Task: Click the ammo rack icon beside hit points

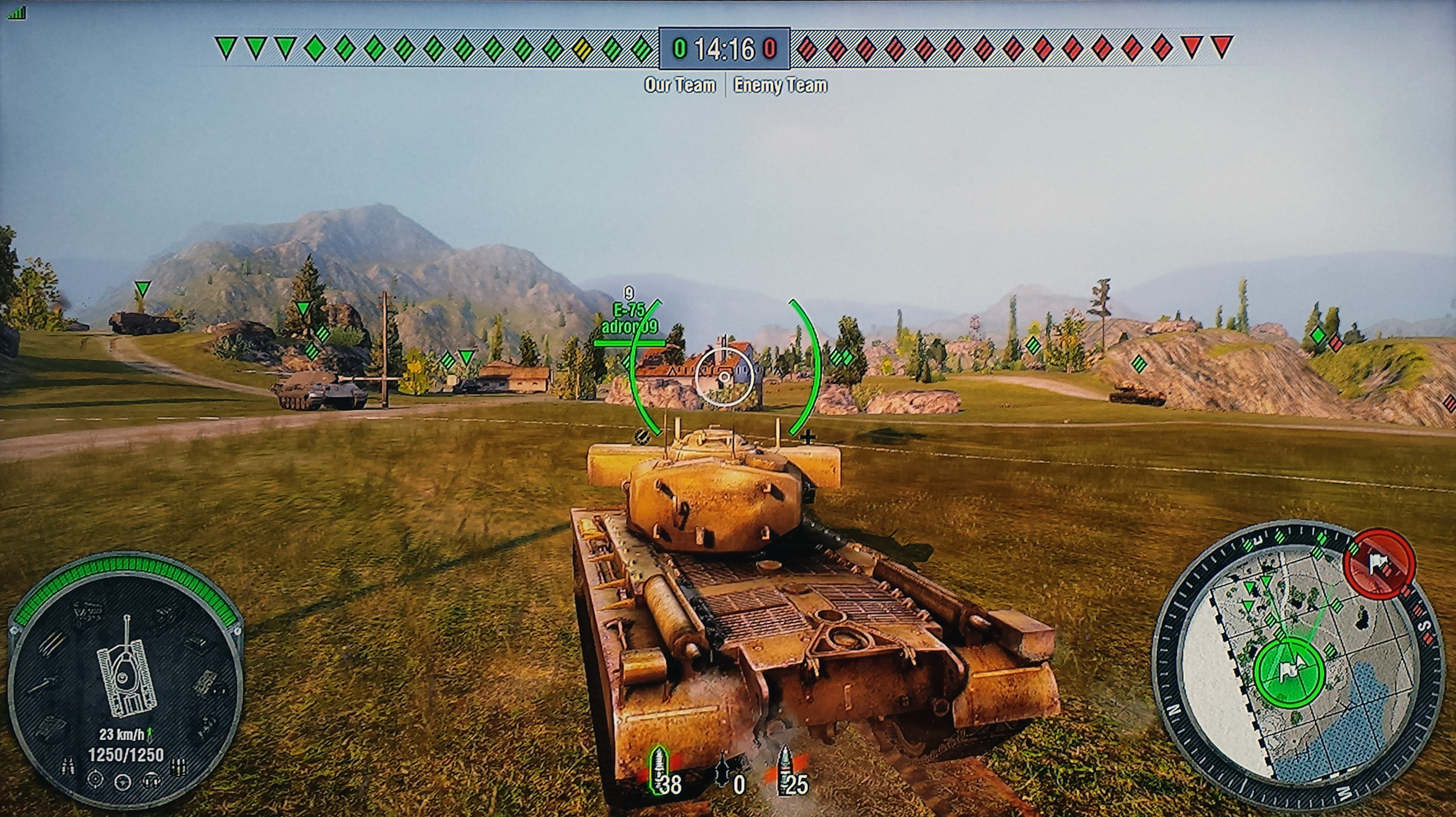Action: click(x=179, y=766)
